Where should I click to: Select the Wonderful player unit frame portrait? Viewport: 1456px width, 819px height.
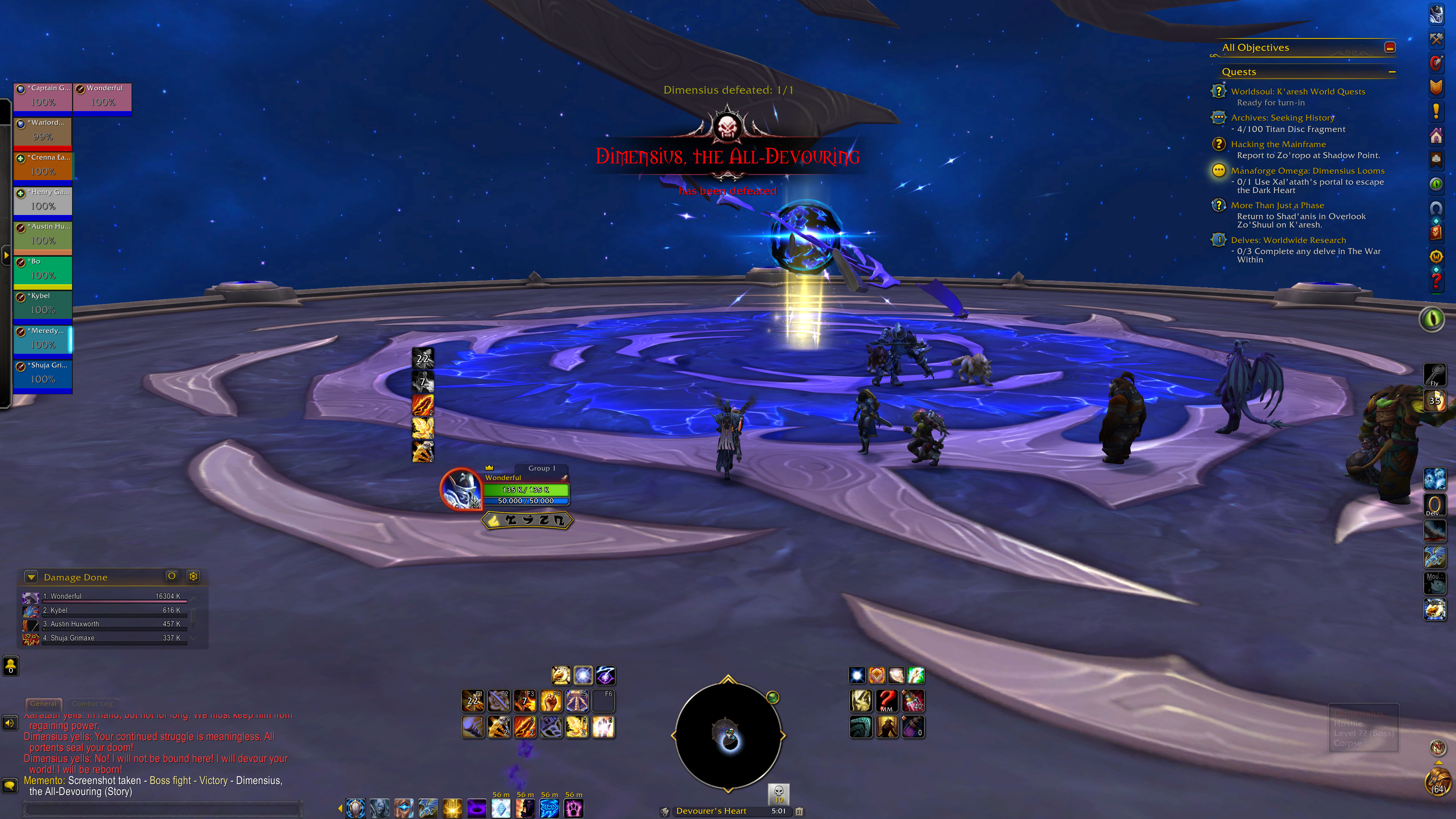tap(460, 488)
